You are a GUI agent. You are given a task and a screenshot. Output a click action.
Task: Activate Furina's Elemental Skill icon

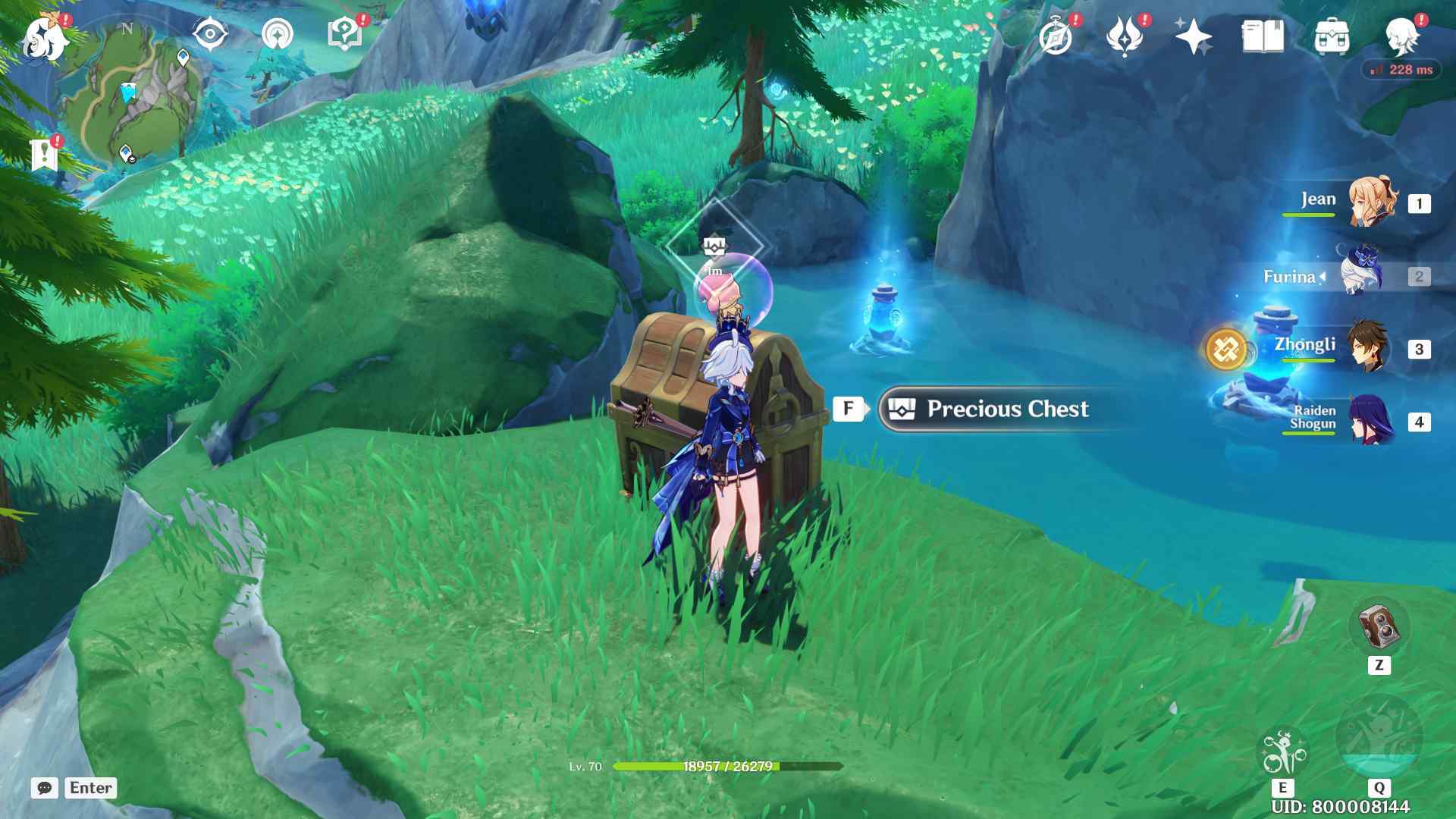point(1282,752)
